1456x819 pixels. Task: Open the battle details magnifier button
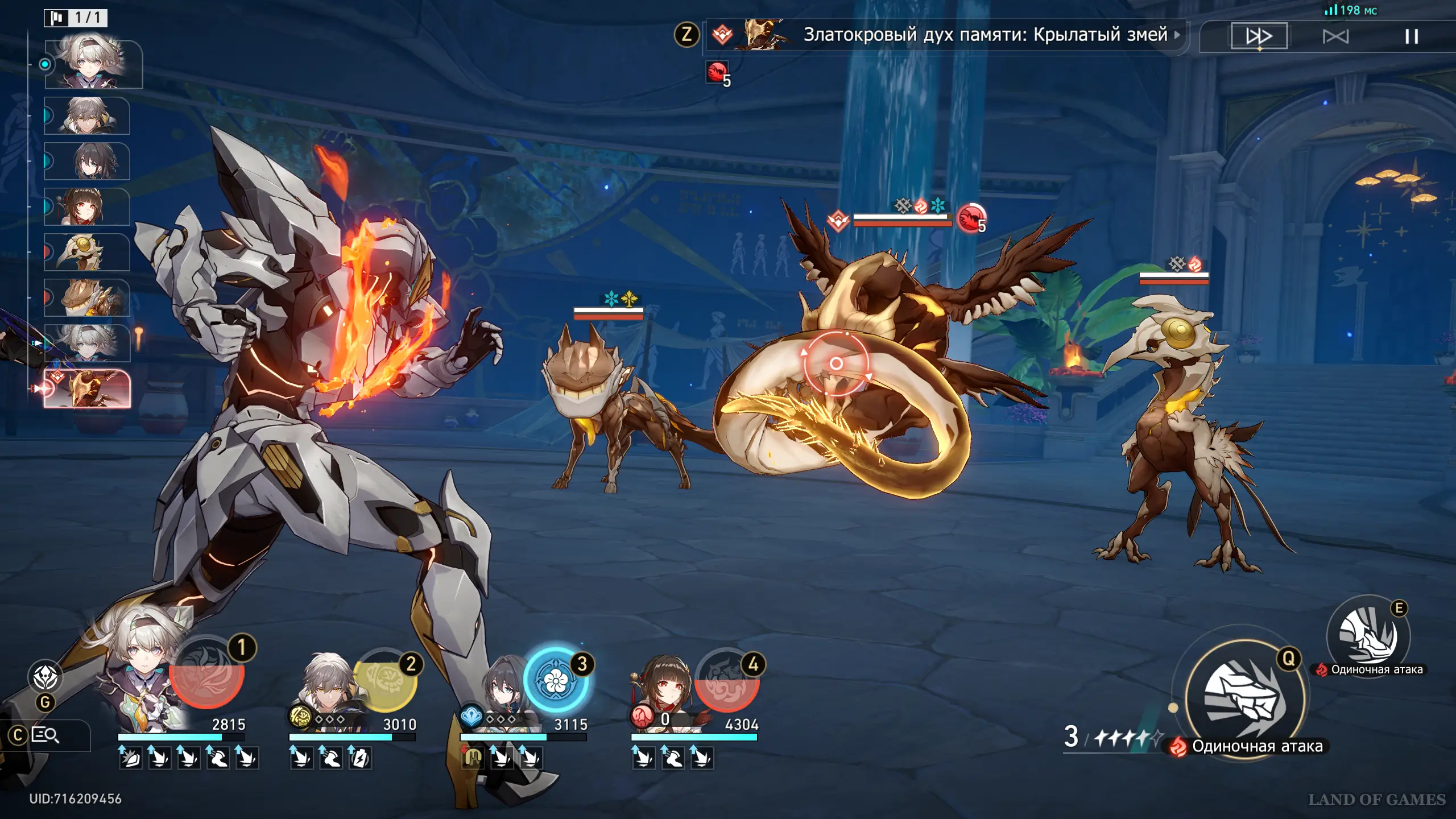[x=45, y=735]
